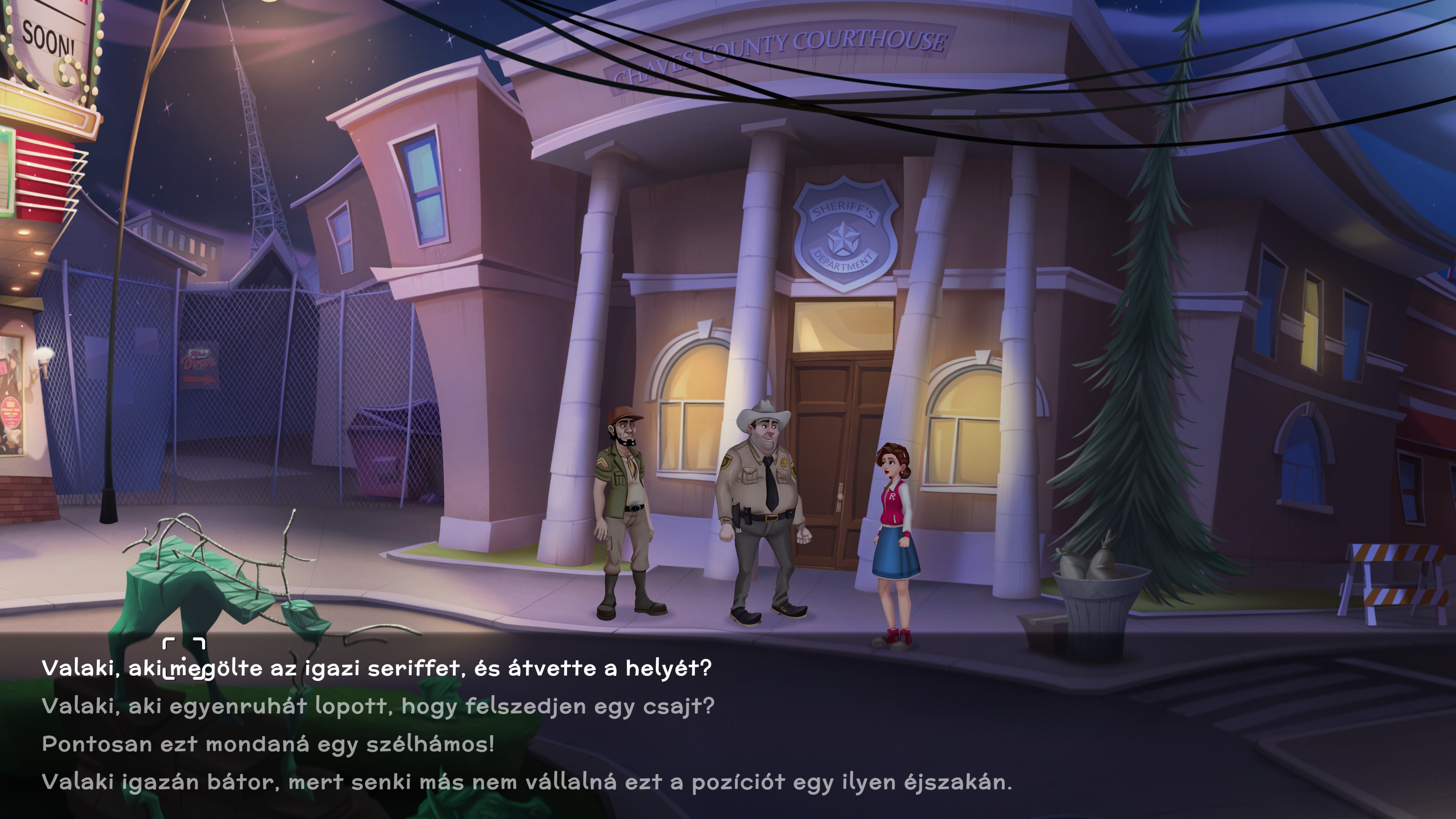
Task: Select the stolen uniform reply option
Action: click(x=378, y=706)
